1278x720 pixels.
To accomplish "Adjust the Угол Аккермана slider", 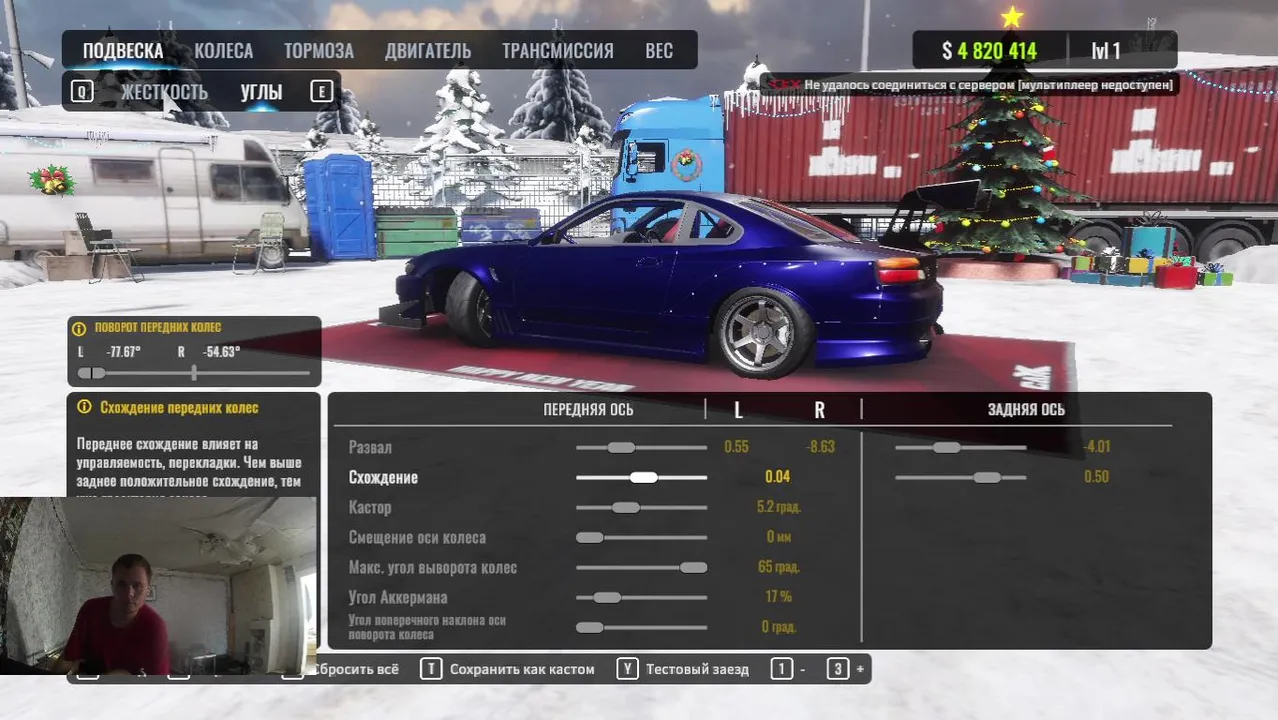I will click(607, 597).
